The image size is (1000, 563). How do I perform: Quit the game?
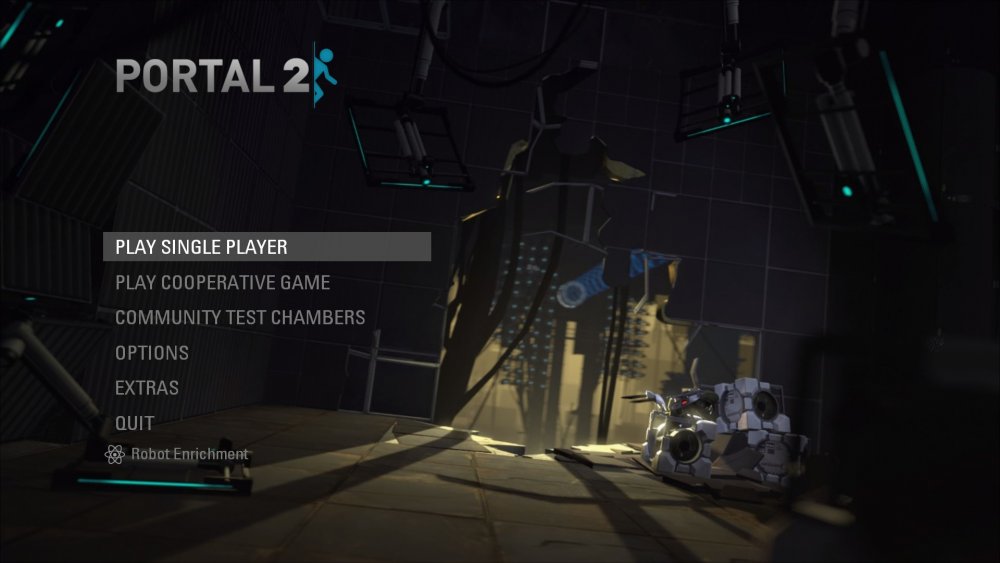point(135,423)
